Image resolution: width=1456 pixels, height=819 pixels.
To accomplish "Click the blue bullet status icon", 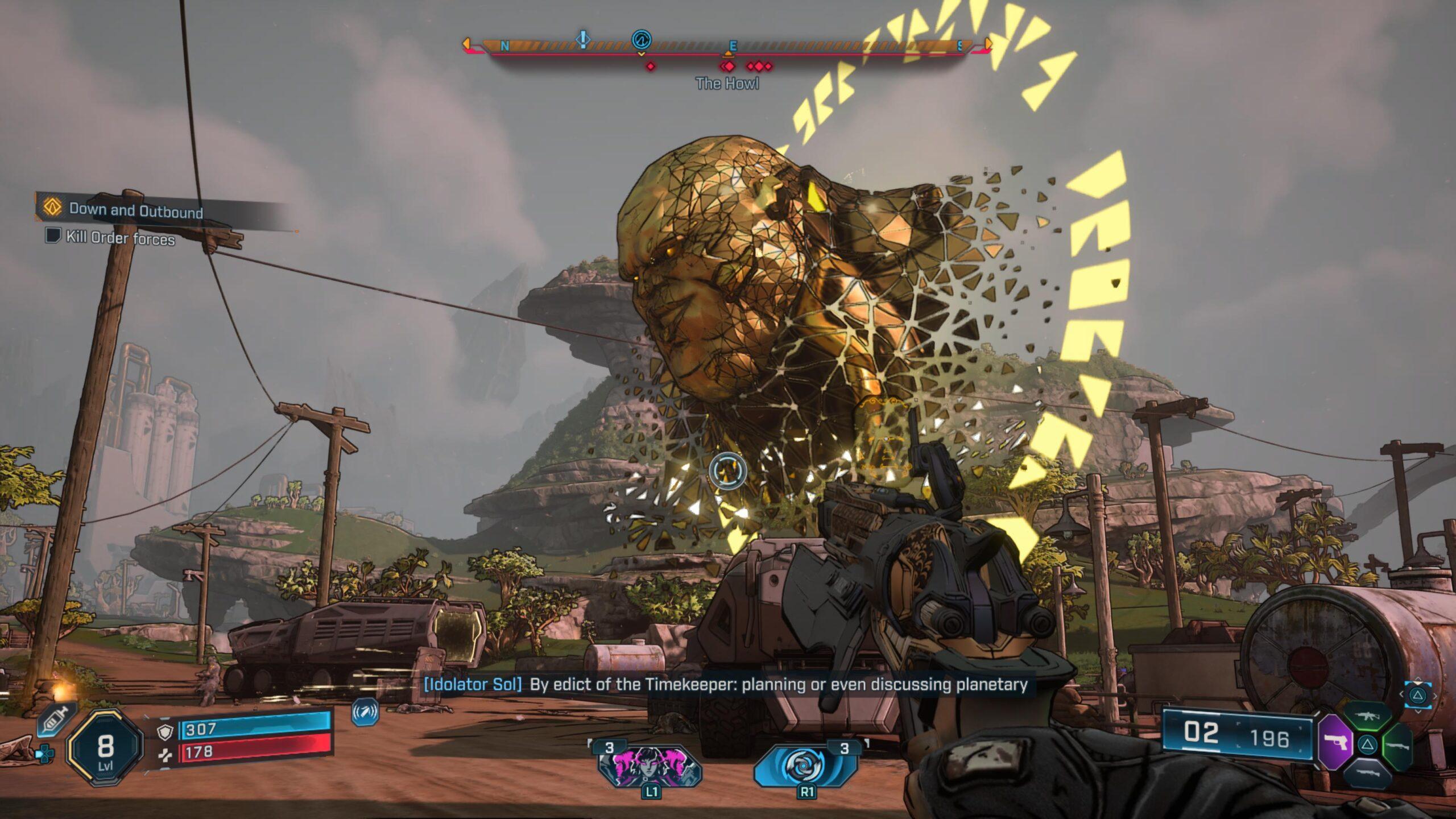I will pos(365,712).
